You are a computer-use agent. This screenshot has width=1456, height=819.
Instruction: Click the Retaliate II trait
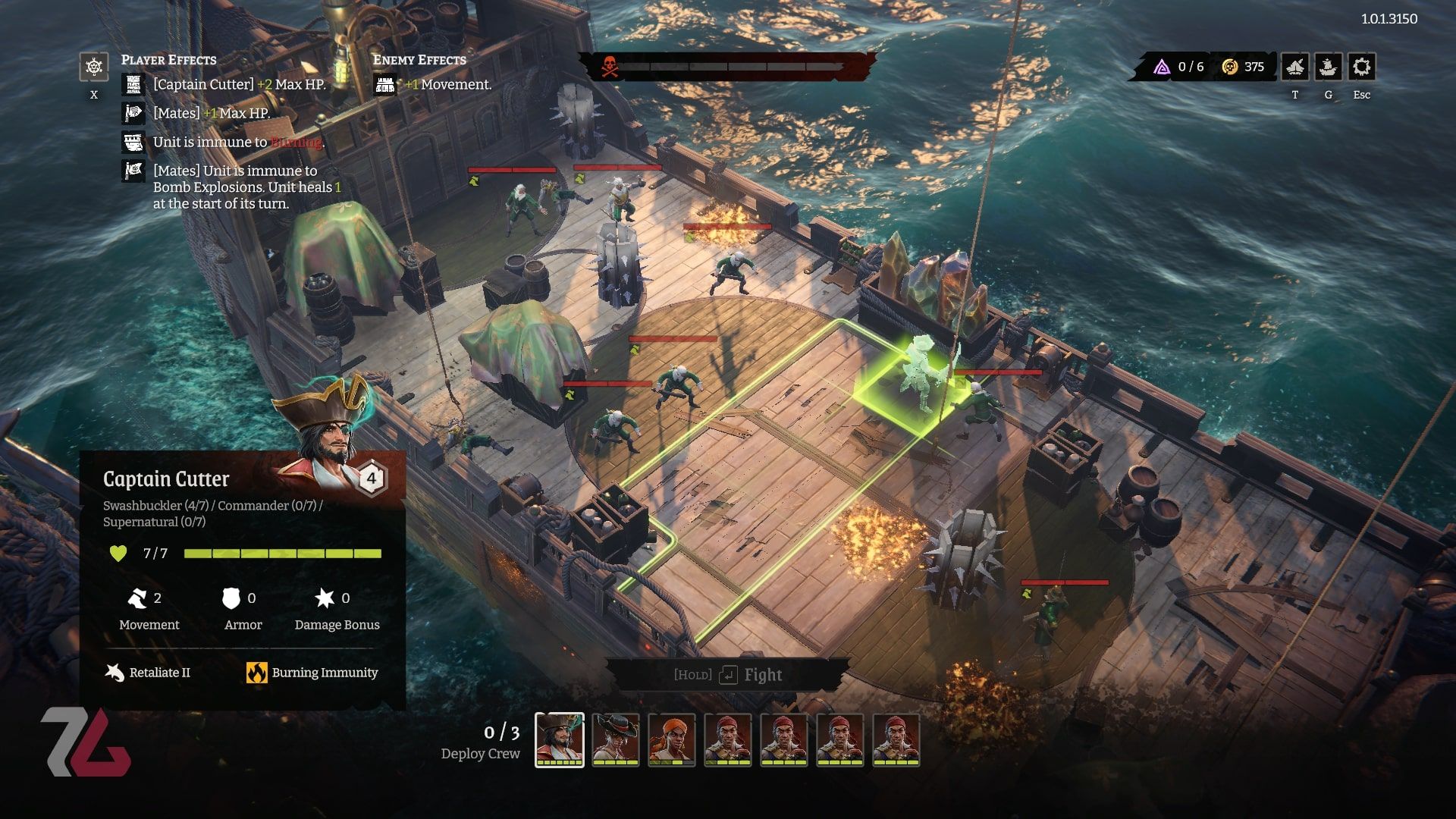click(x=149, y=673)
